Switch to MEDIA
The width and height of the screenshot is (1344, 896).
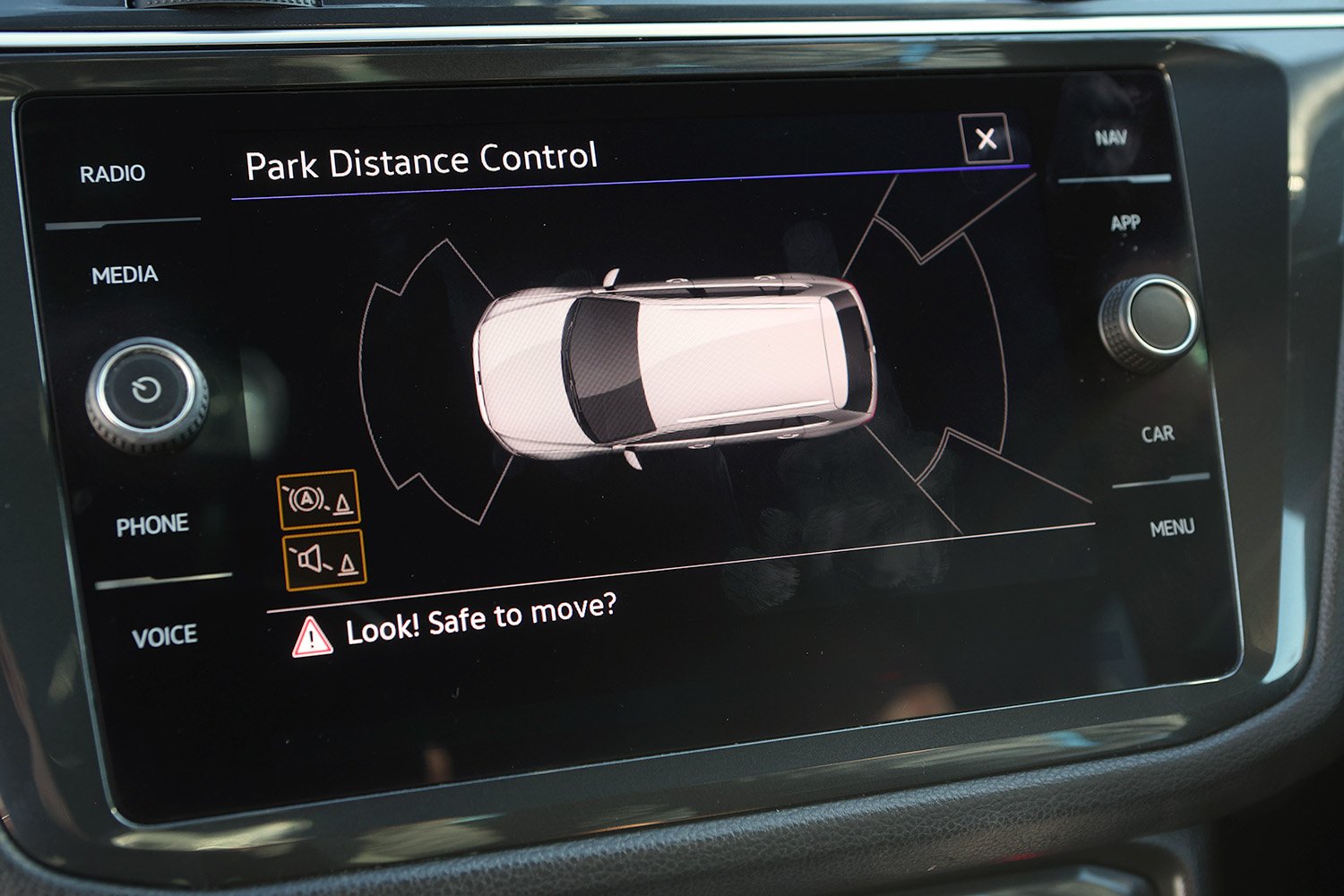coord(125,275)
